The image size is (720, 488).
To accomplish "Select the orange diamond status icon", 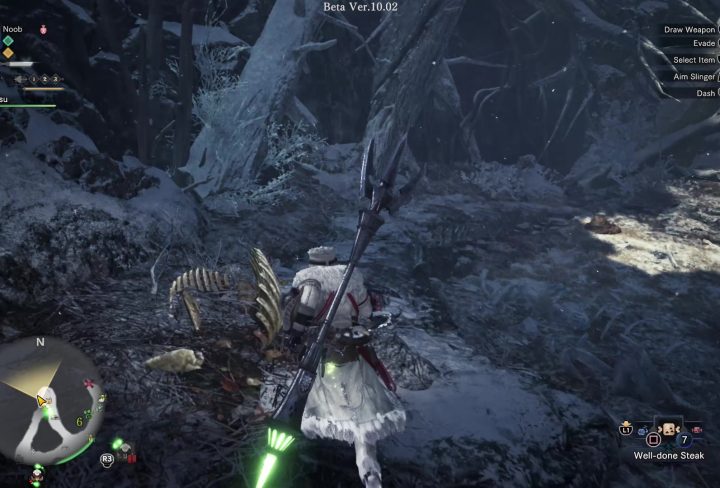I will [x=8, y=53].
